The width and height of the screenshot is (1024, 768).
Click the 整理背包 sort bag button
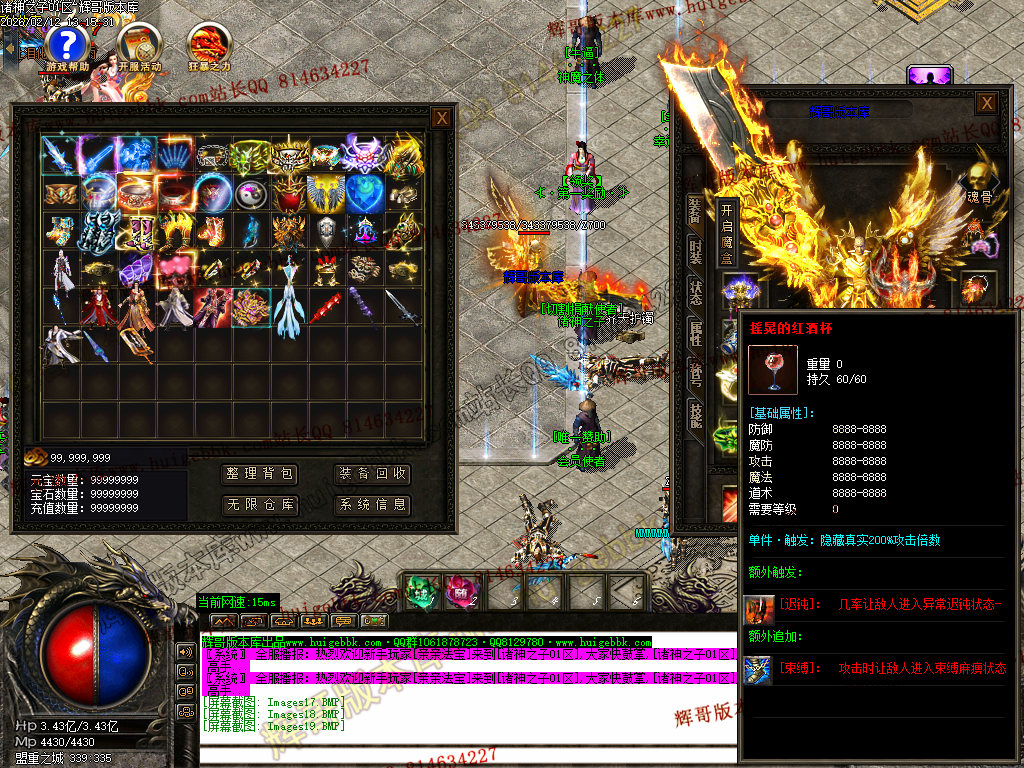[260, 474]
